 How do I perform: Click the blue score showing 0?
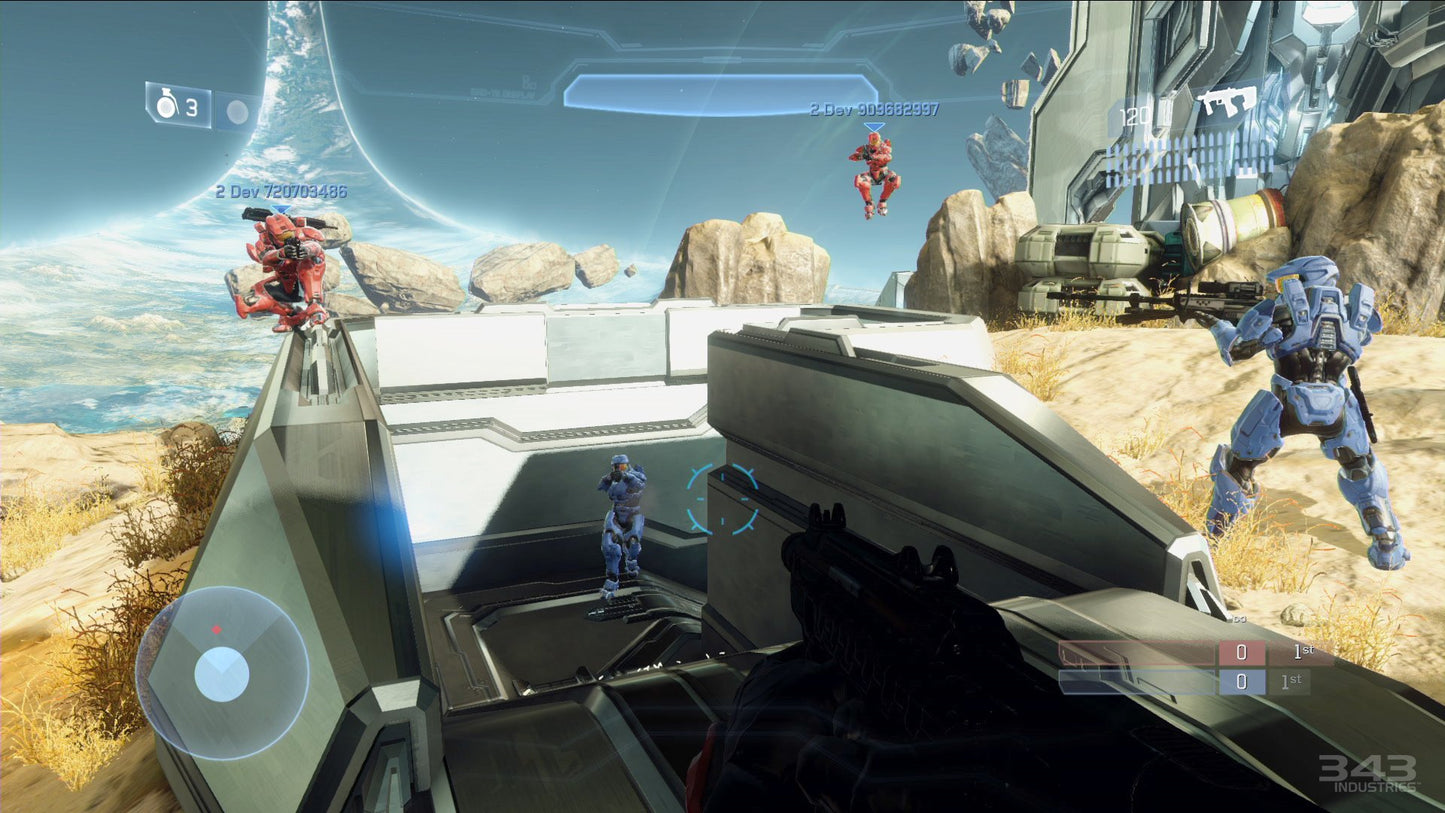(x=1242, y=683)
